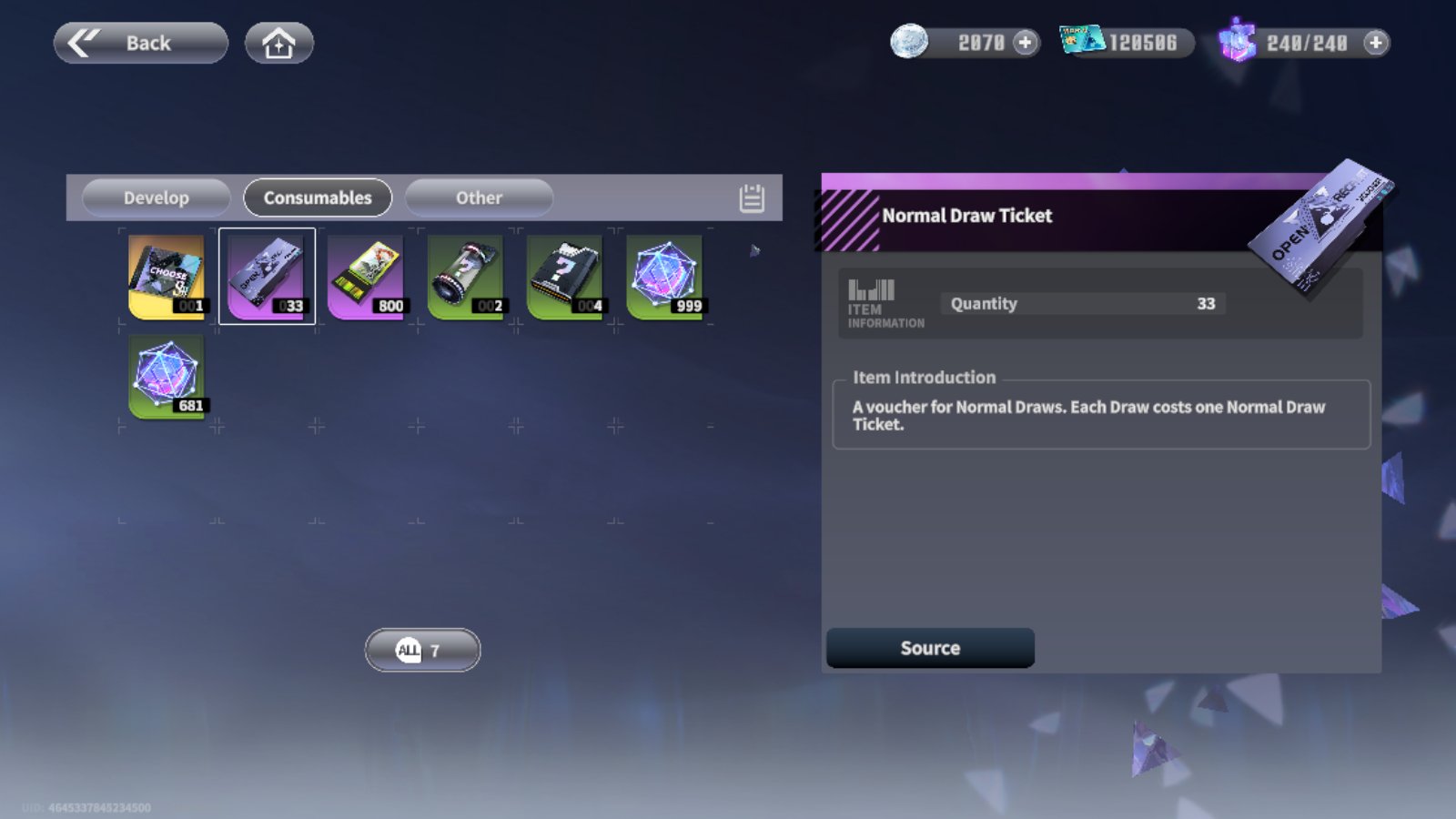Viewport: 1456px width, 819px height.
Task: Pick the black mystery box with quantity 004
Action: (565, 277)
